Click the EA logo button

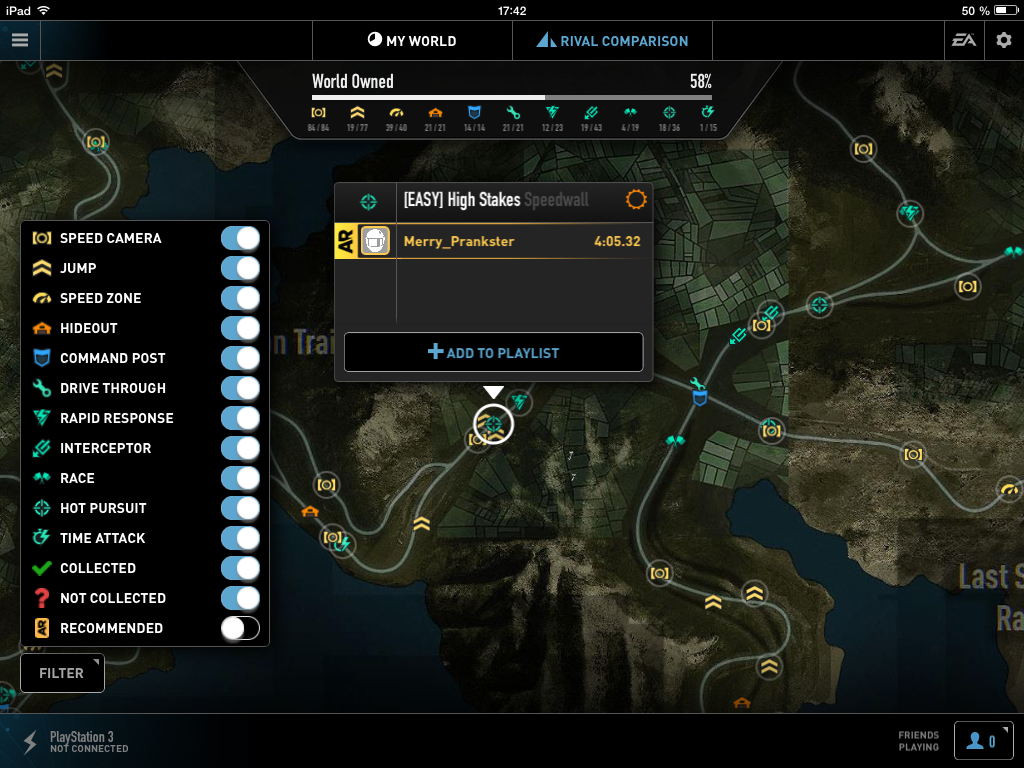tap(964, 41)
